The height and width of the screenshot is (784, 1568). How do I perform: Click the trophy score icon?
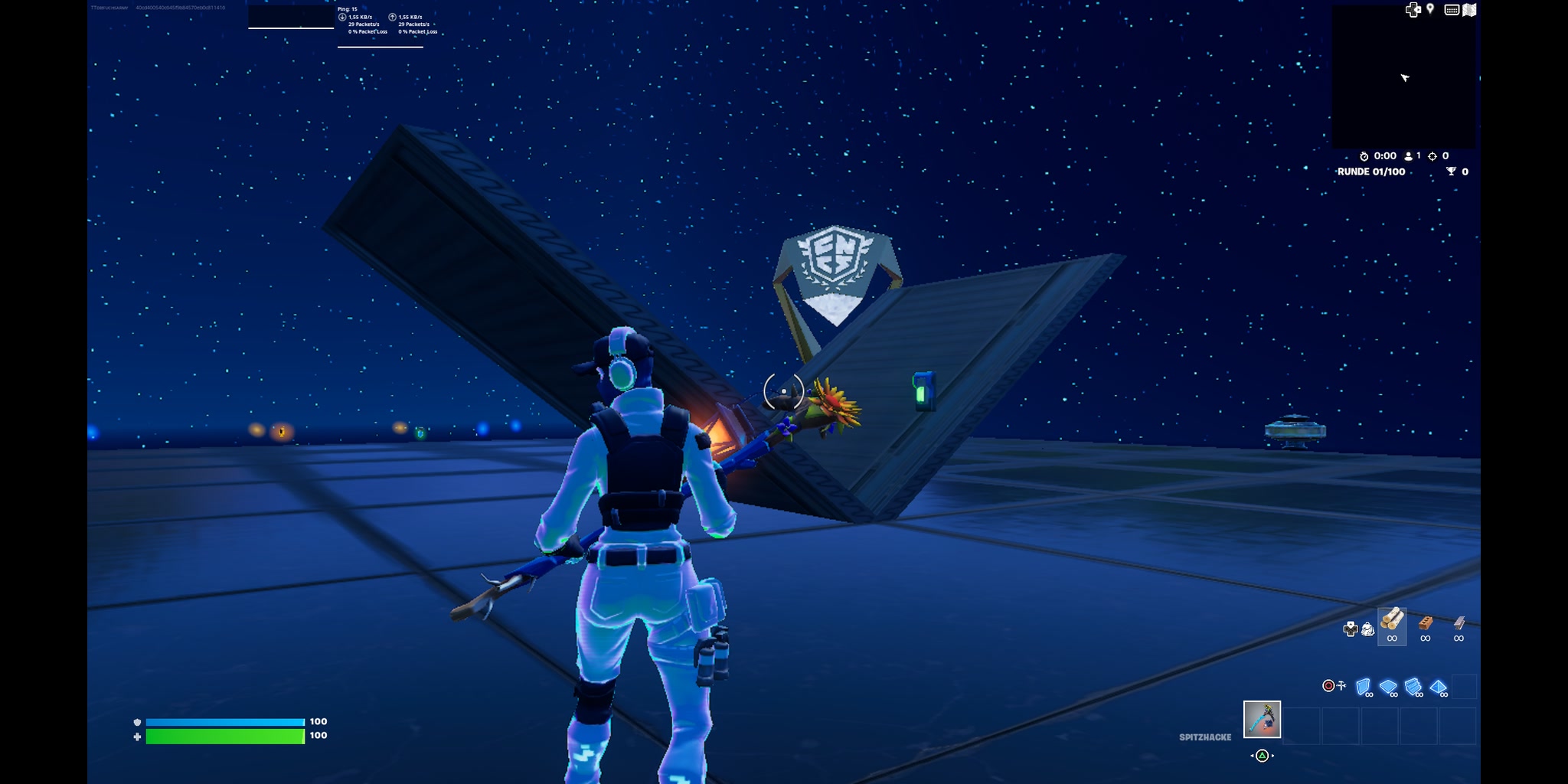click(x=1451, y=171)
